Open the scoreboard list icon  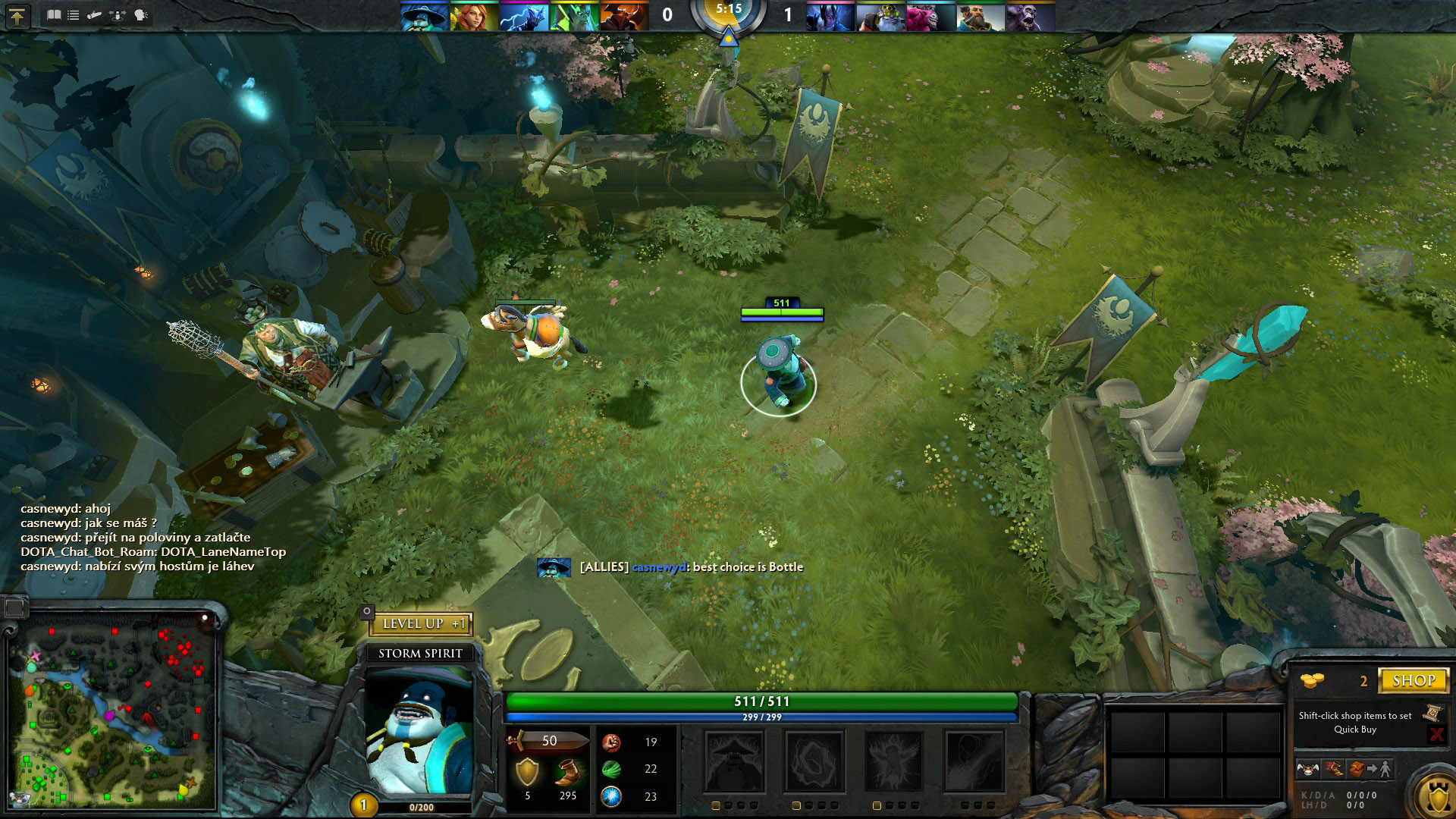(74, 14)
